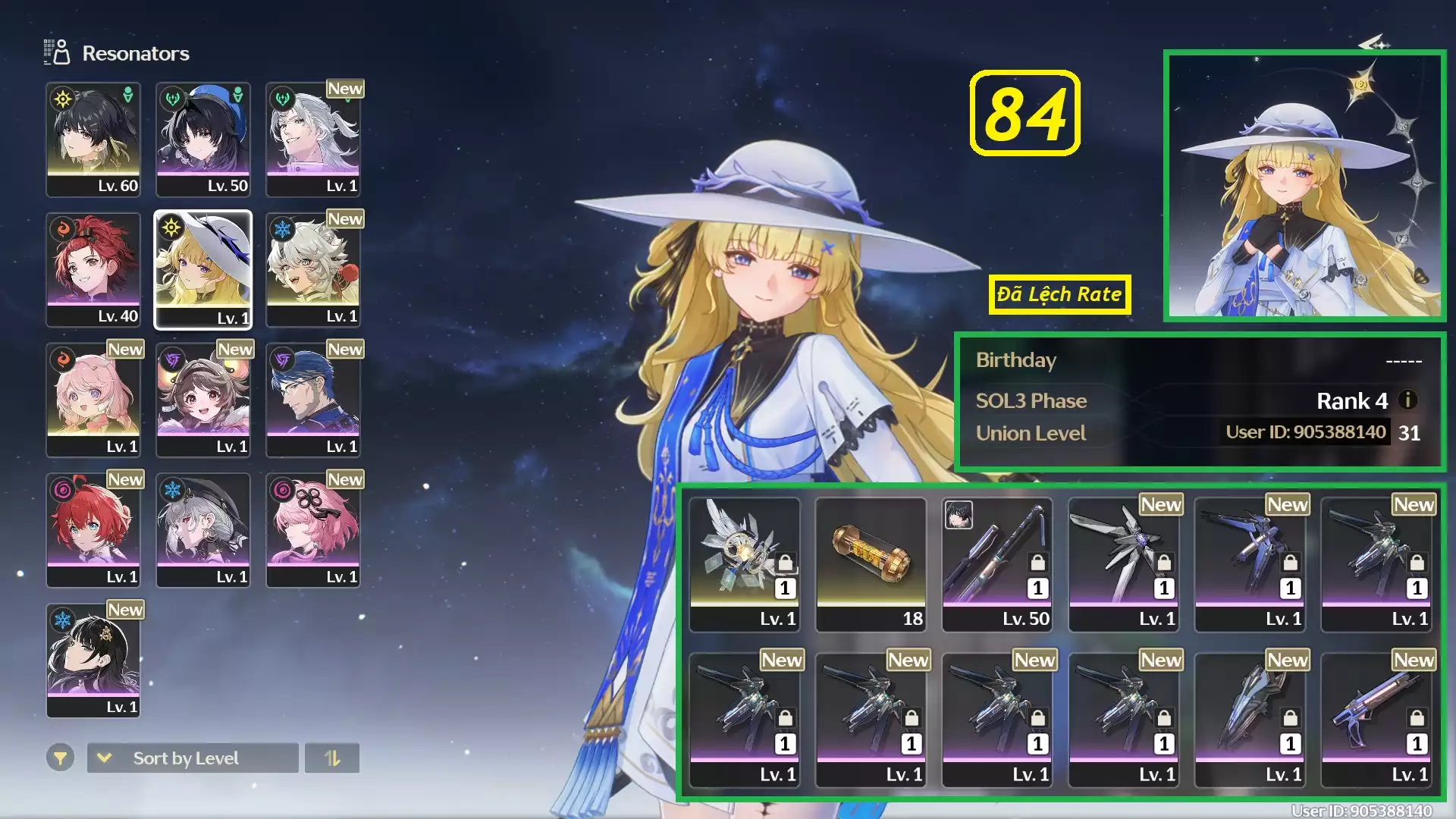
Task: Choose the crystal feather weapon slot
Action: [x=744, y=565]
